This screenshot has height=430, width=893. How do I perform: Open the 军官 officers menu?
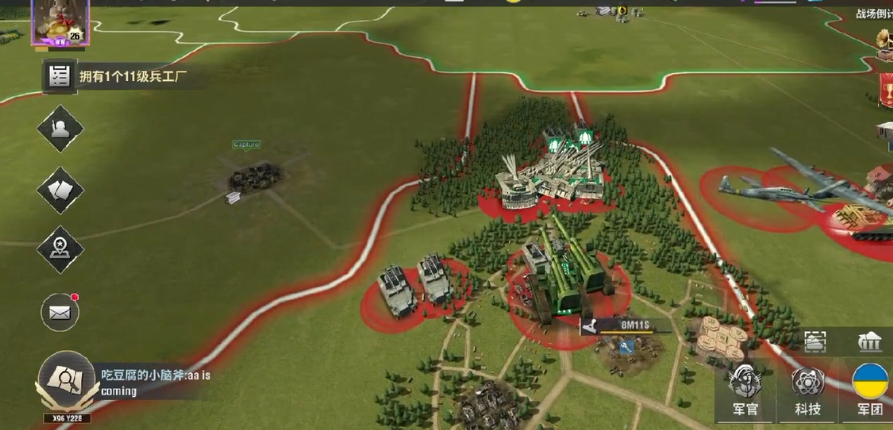click(x=743, y=389)
